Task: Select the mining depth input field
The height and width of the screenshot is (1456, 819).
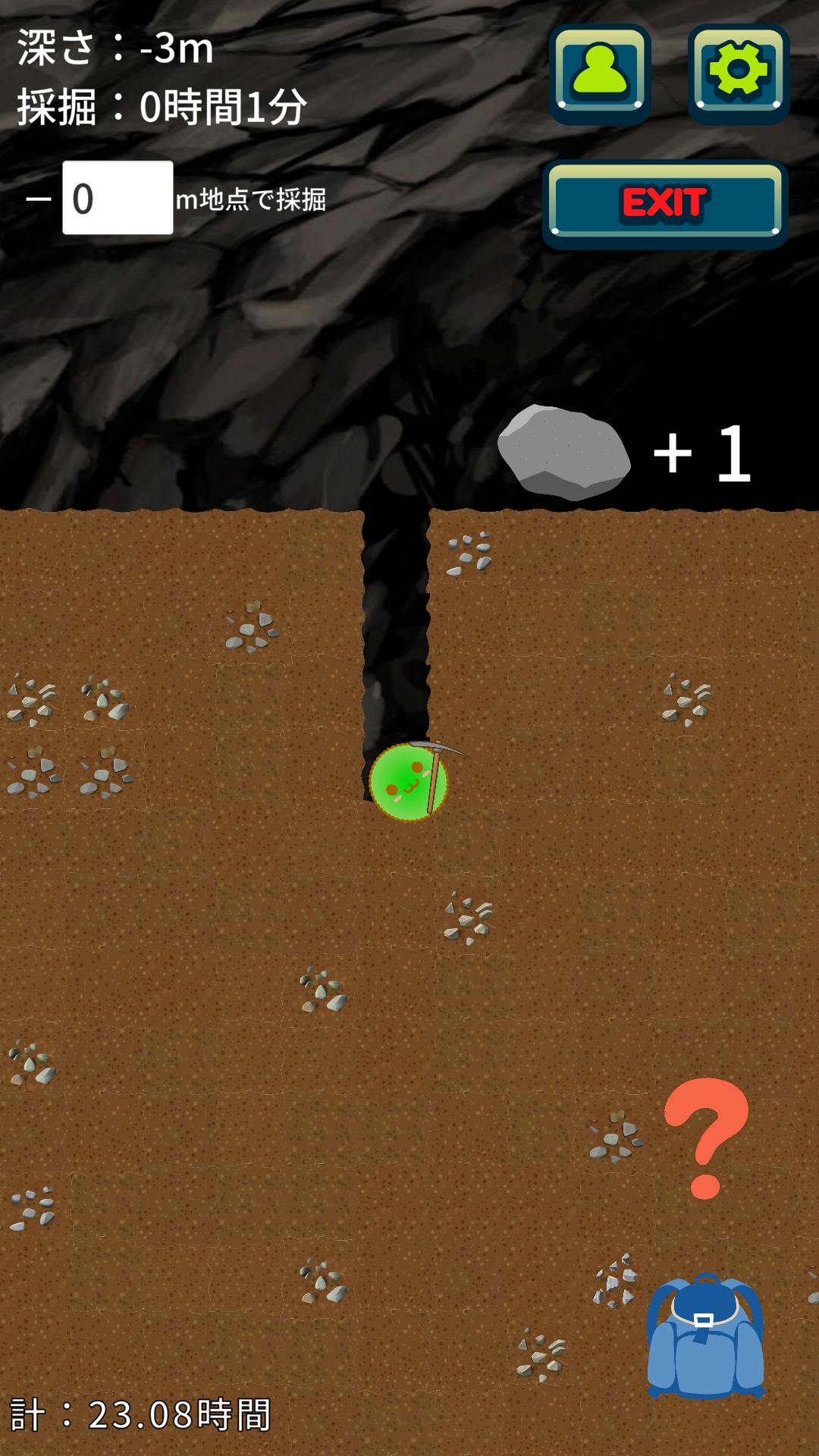Action: [118, 198]
